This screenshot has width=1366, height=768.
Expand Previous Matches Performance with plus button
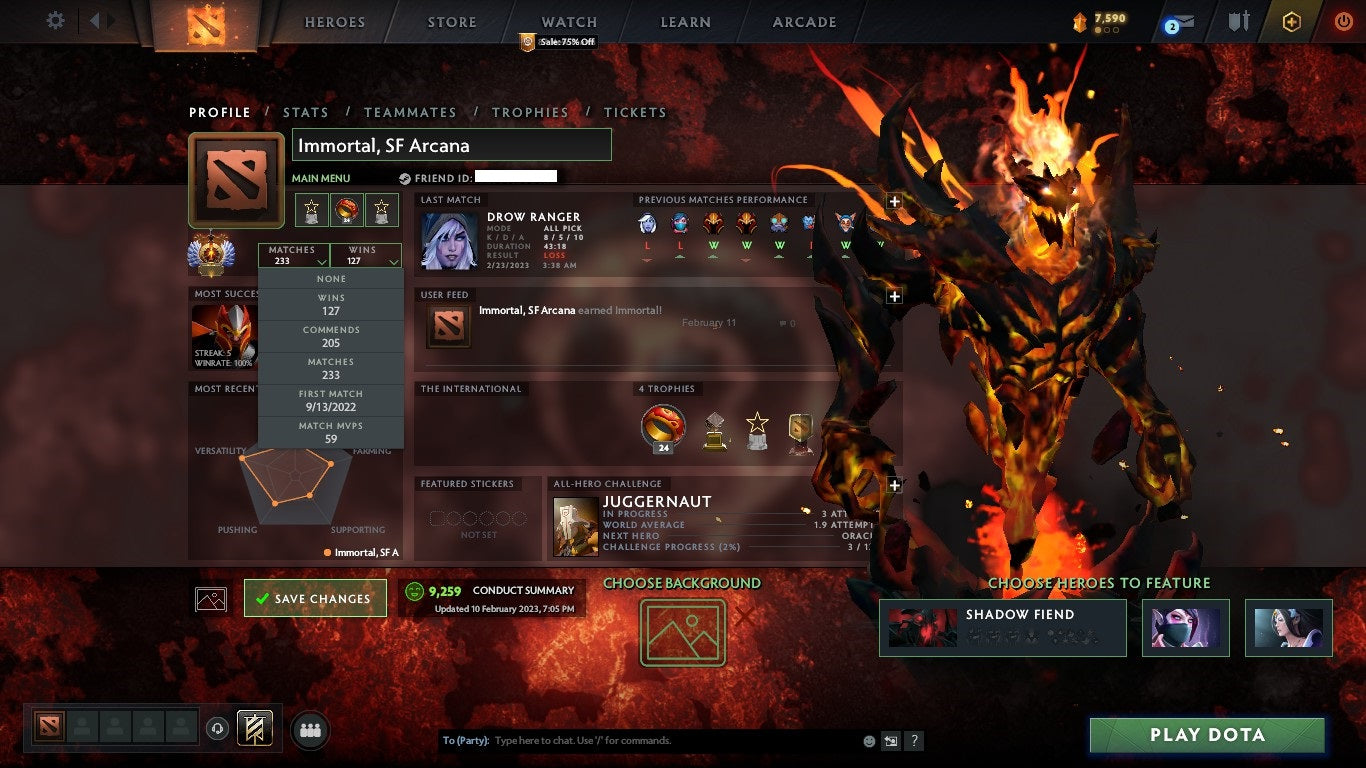[x=893, y=202]
